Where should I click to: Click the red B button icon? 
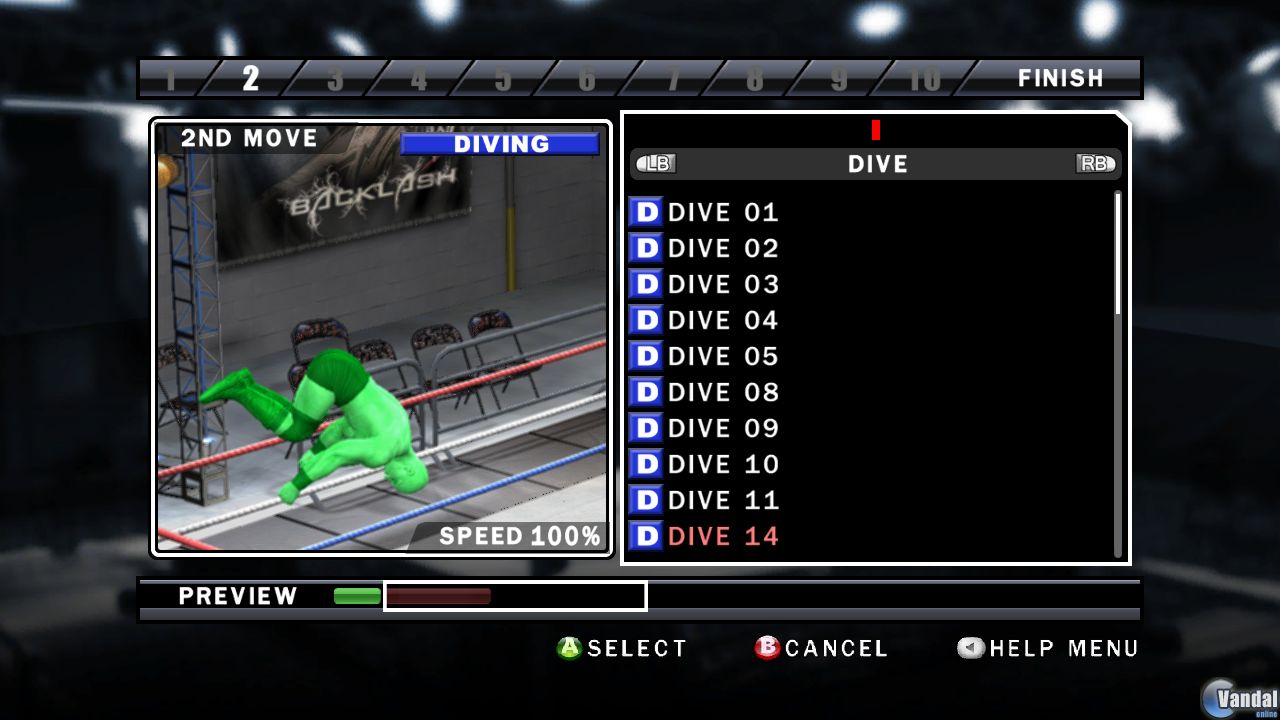766,648
